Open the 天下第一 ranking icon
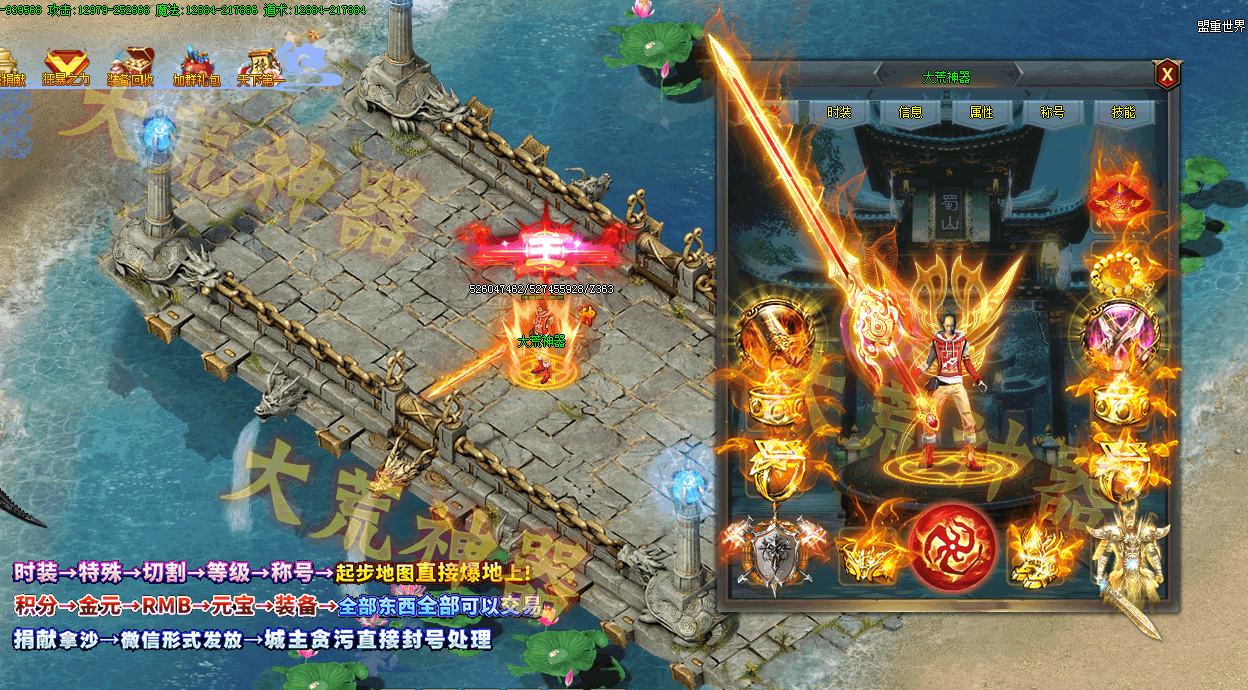This screenshot has width=1248, height=690. (x=261, y=66)
